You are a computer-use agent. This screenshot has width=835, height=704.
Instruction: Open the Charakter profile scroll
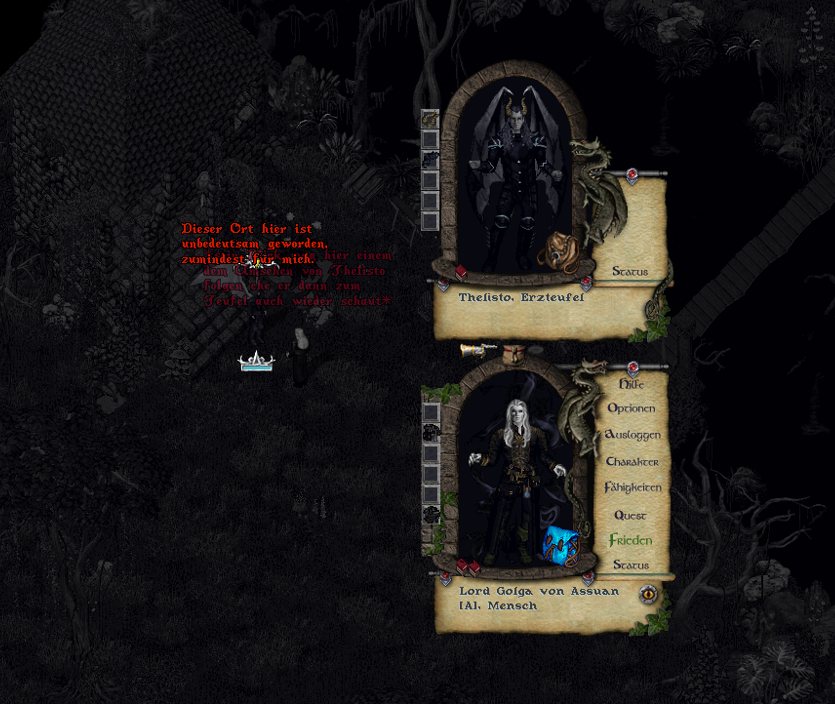point(632,462)
